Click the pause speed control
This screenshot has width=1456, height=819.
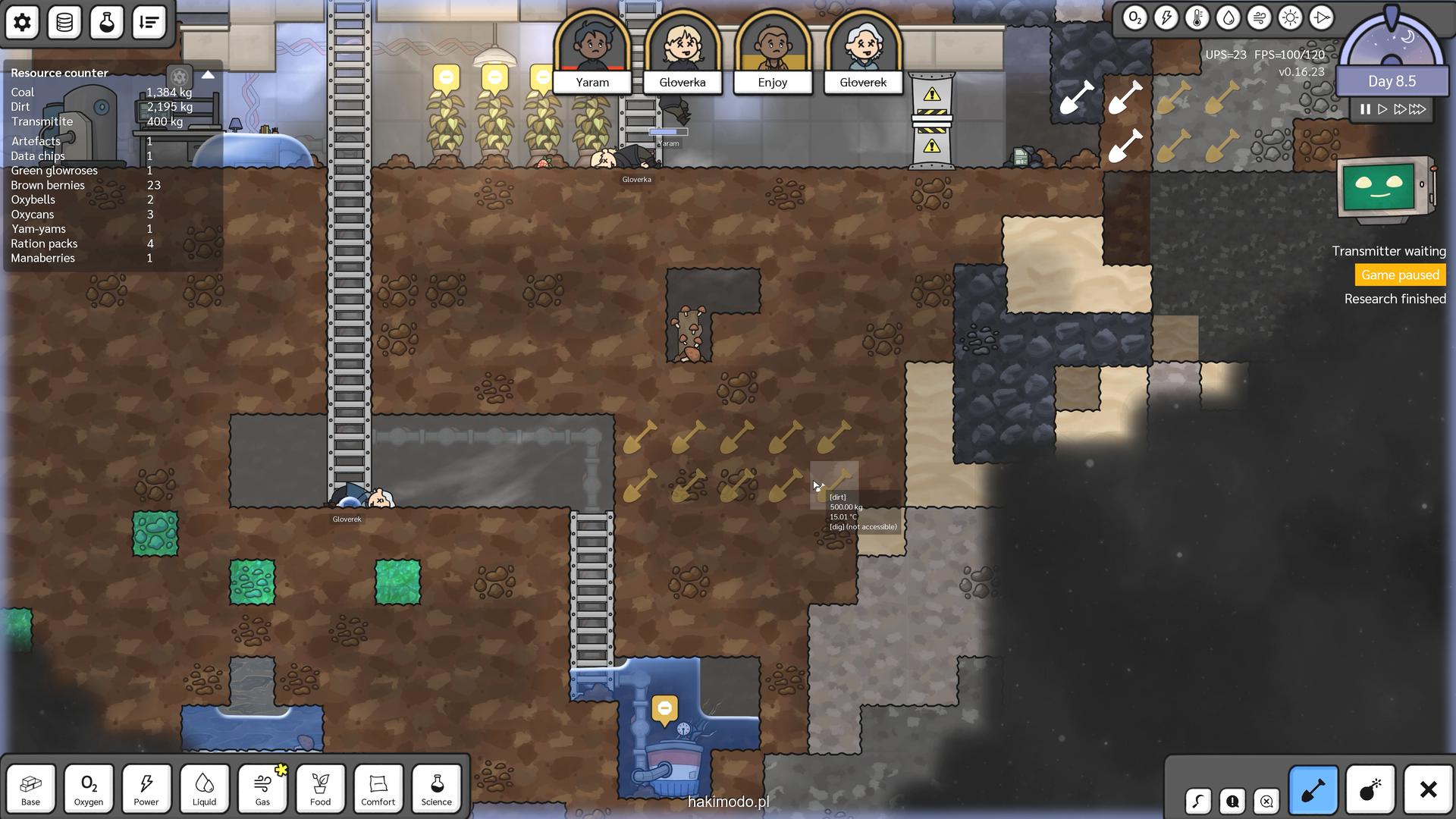[1365, 109]
